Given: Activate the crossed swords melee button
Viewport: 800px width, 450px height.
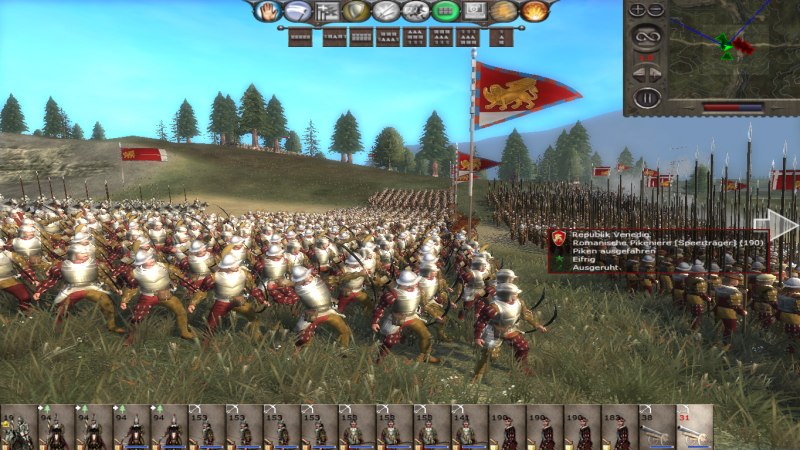Looking at the screenshot, I should [385, 12].
